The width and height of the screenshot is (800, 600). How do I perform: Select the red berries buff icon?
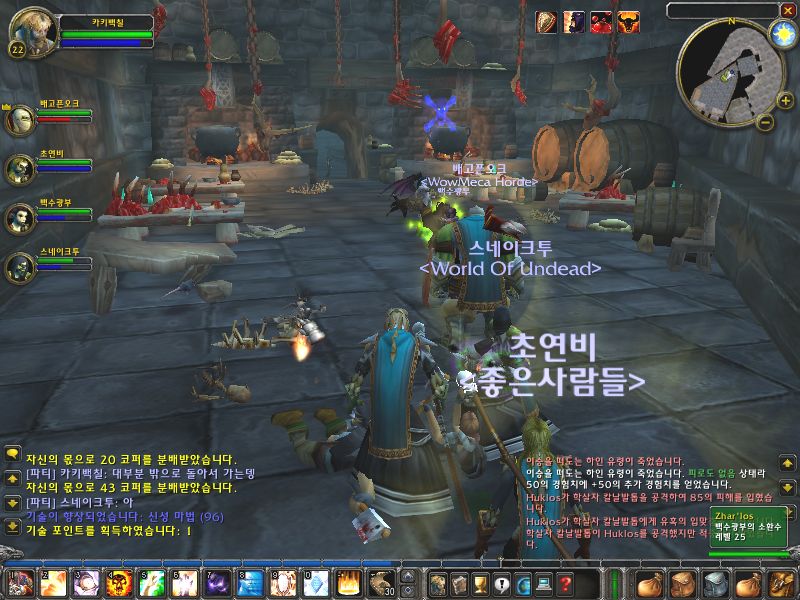pyautogui.click(x=602, y=23)
